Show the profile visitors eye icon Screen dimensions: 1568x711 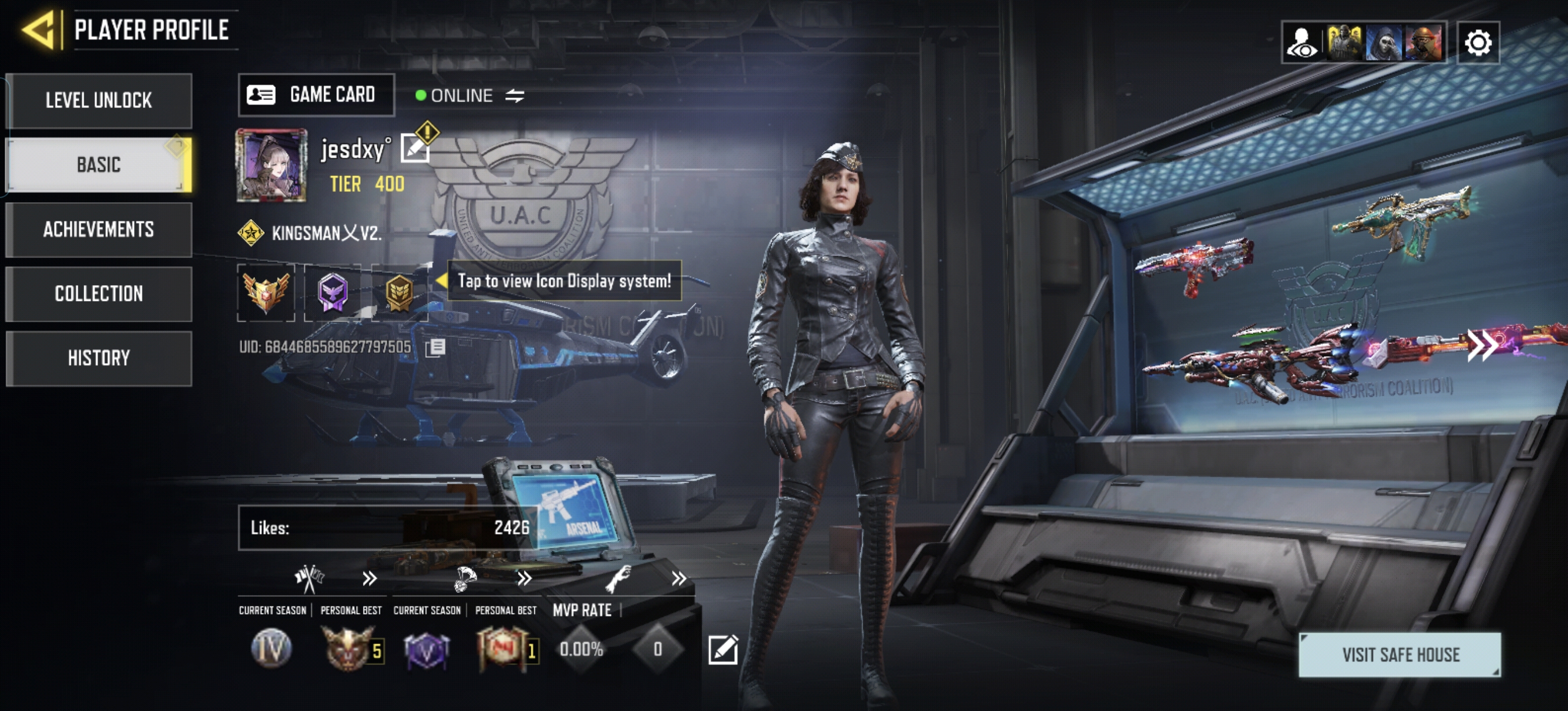point(1302,42)
